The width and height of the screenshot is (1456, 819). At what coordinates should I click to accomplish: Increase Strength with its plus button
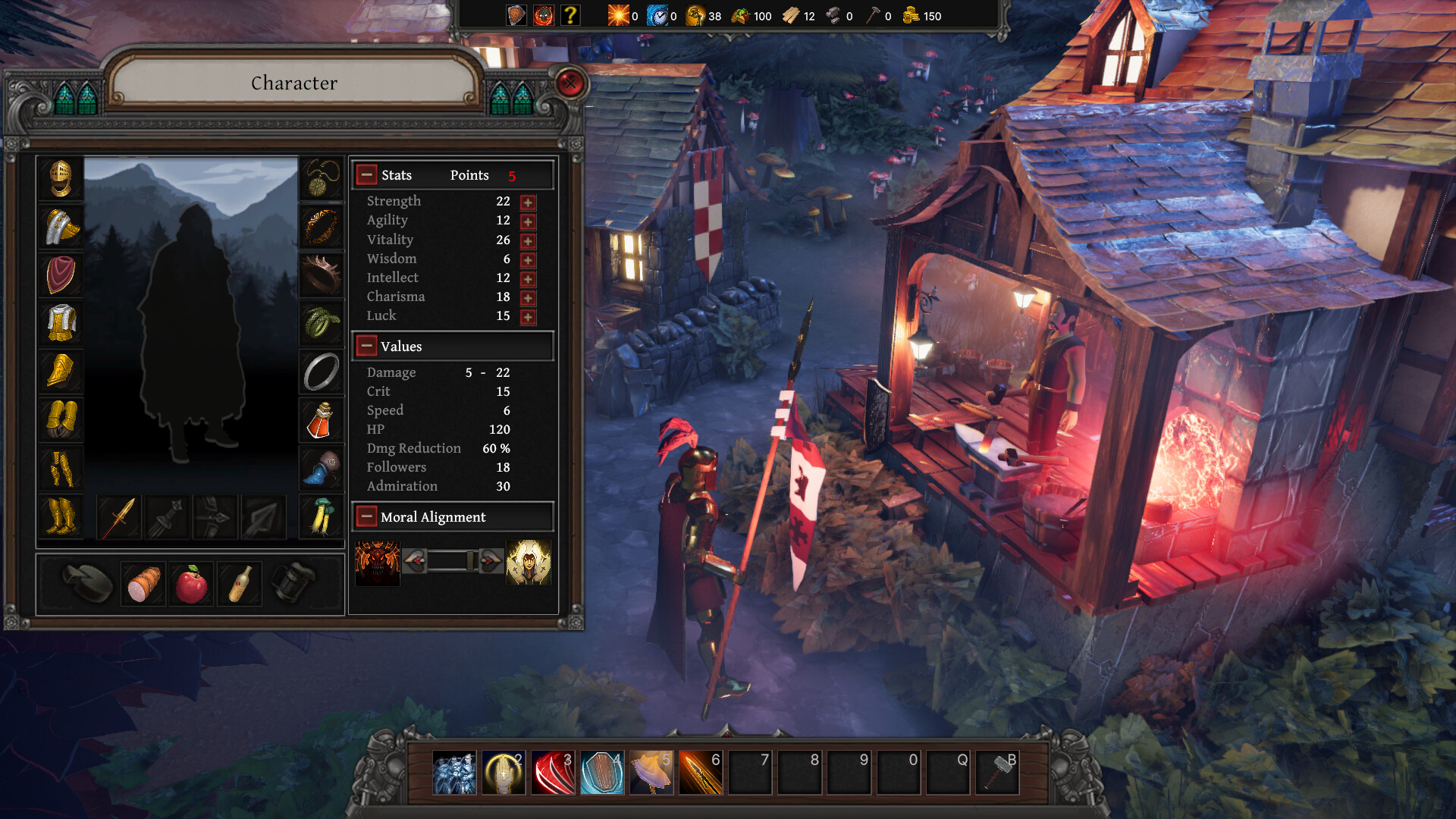527,202
